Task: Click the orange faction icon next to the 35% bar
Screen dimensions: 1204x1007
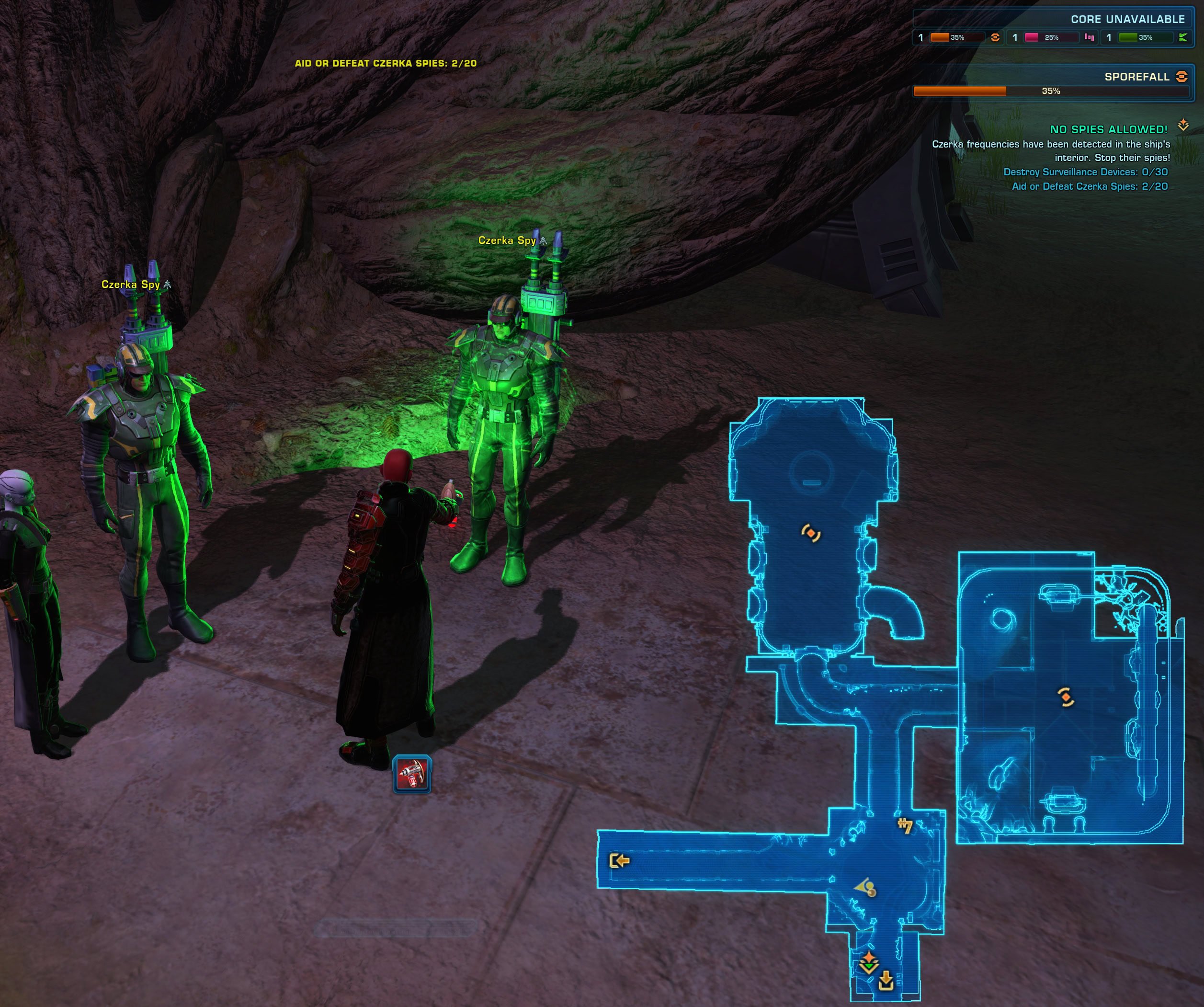Action: (x=995, y=37)
